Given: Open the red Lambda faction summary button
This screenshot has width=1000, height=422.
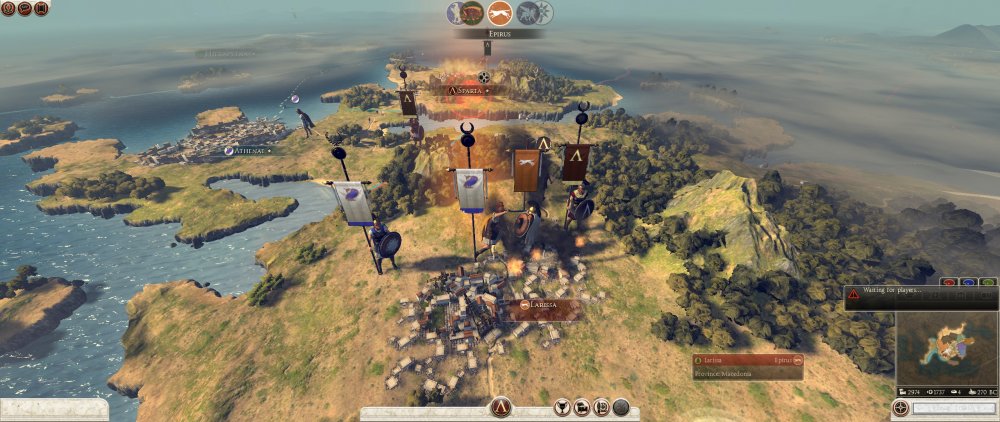Looking at the screenshot, I should point(501,407).
